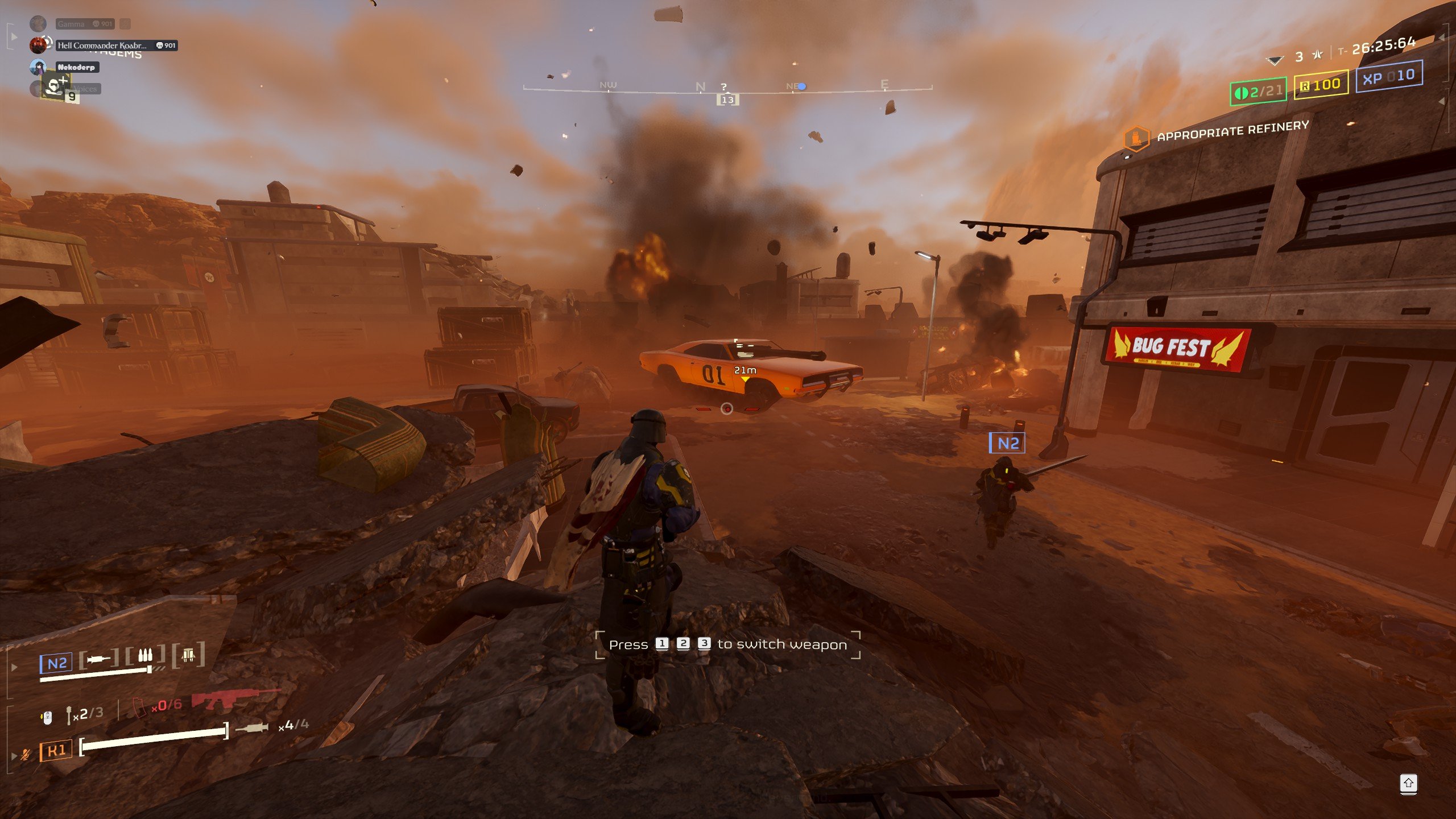1456x819 pixels.
Task: Select the faded Gamma voice overlay entry
Action: click(x=71, y=24)
